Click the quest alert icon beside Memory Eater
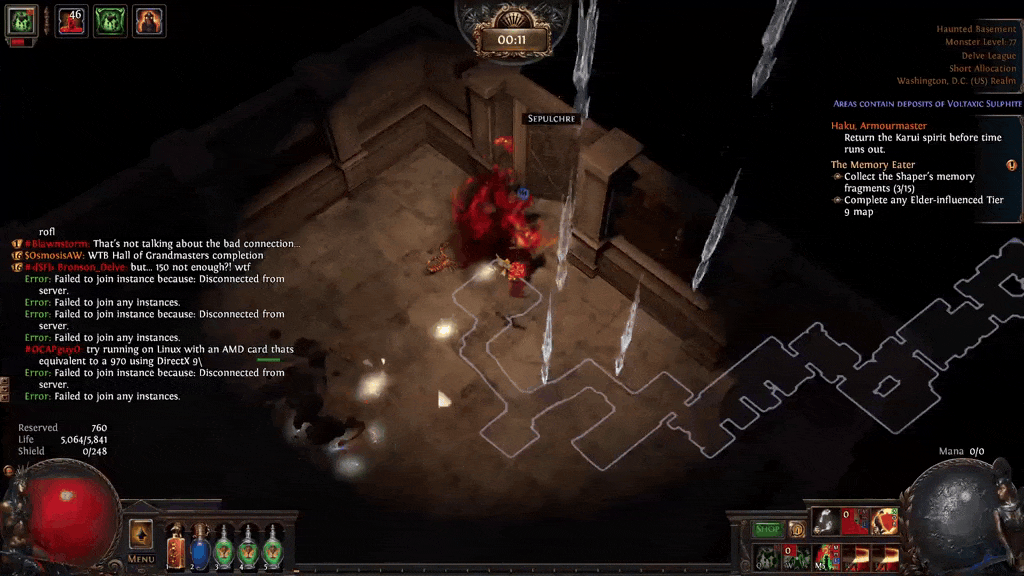 [x=1011, y=165]
